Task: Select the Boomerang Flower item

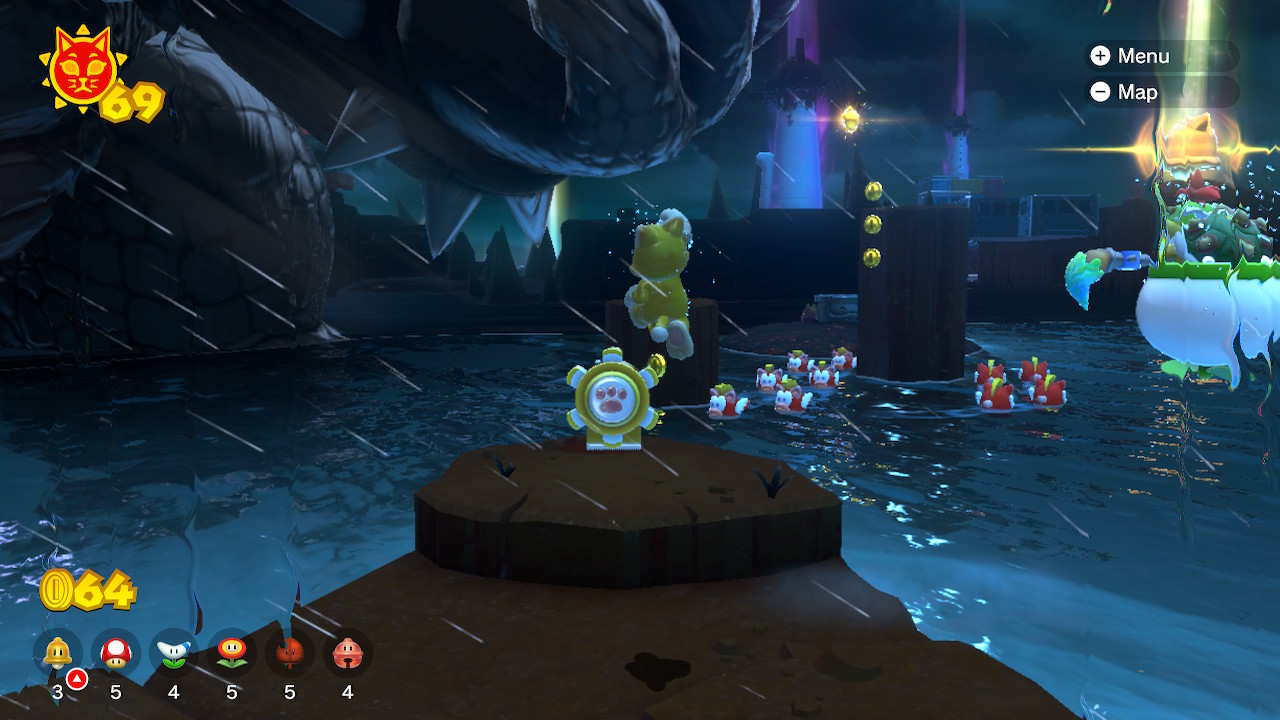Action: (174, 654)
